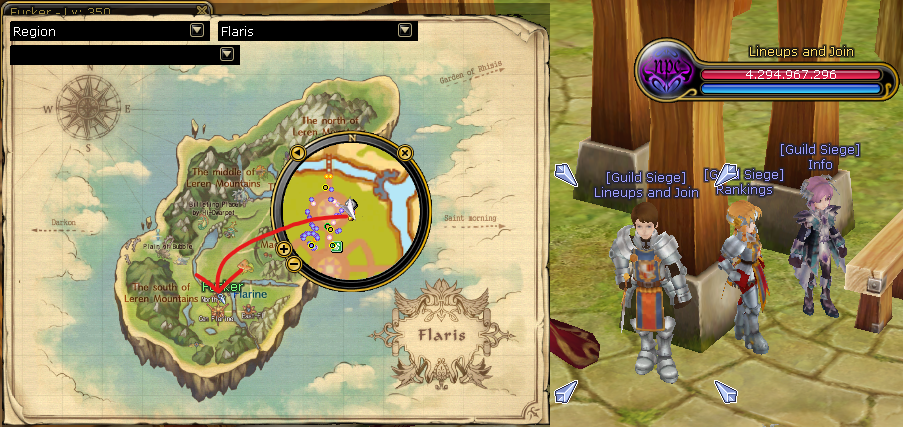This screenshot has height=427, width=903.
Task: Open the empty third dropdown below Region
Action: tap(226, 53)
